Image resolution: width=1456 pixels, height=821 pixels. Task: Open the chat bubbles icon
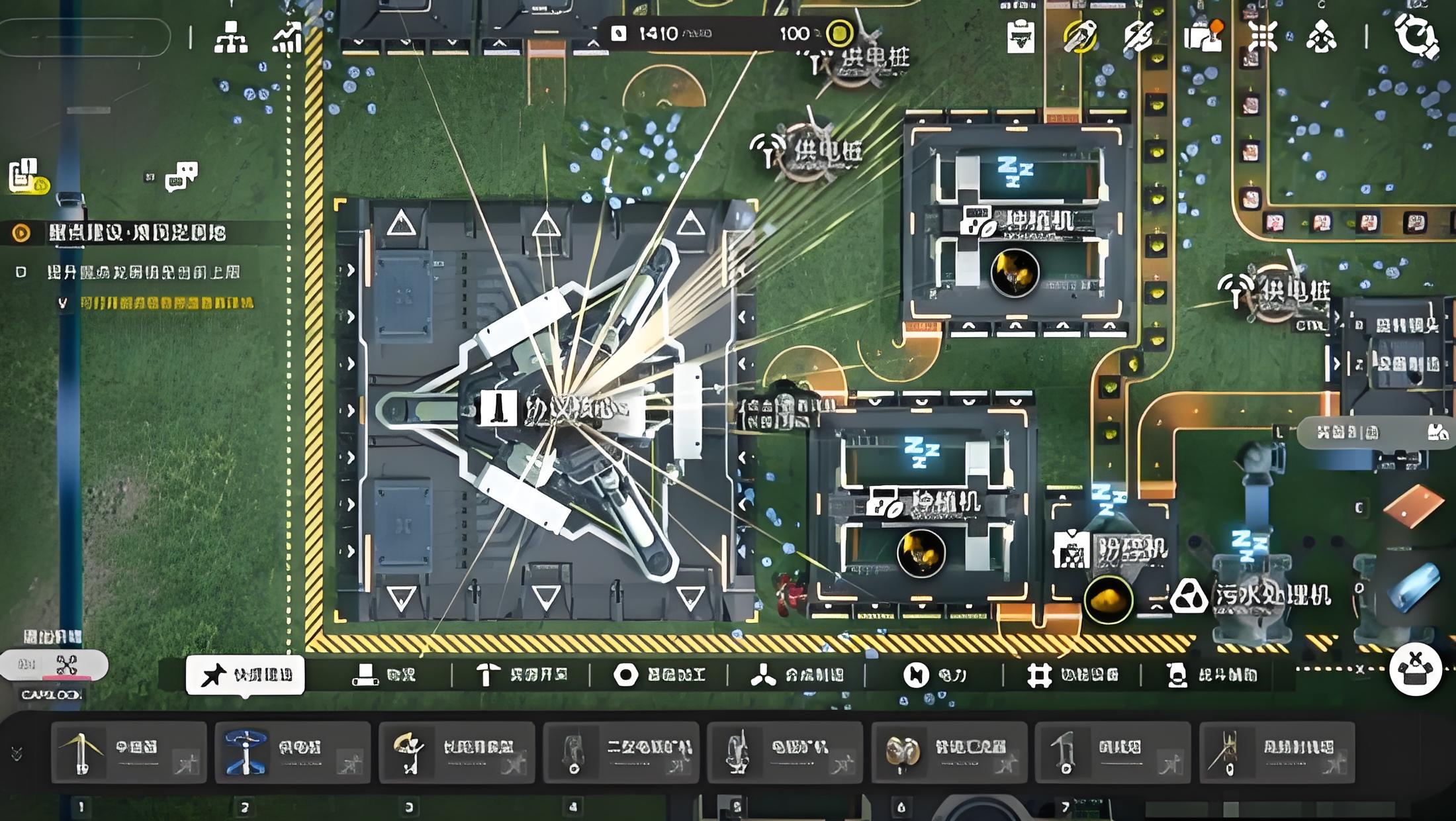[x=181, y=176]
